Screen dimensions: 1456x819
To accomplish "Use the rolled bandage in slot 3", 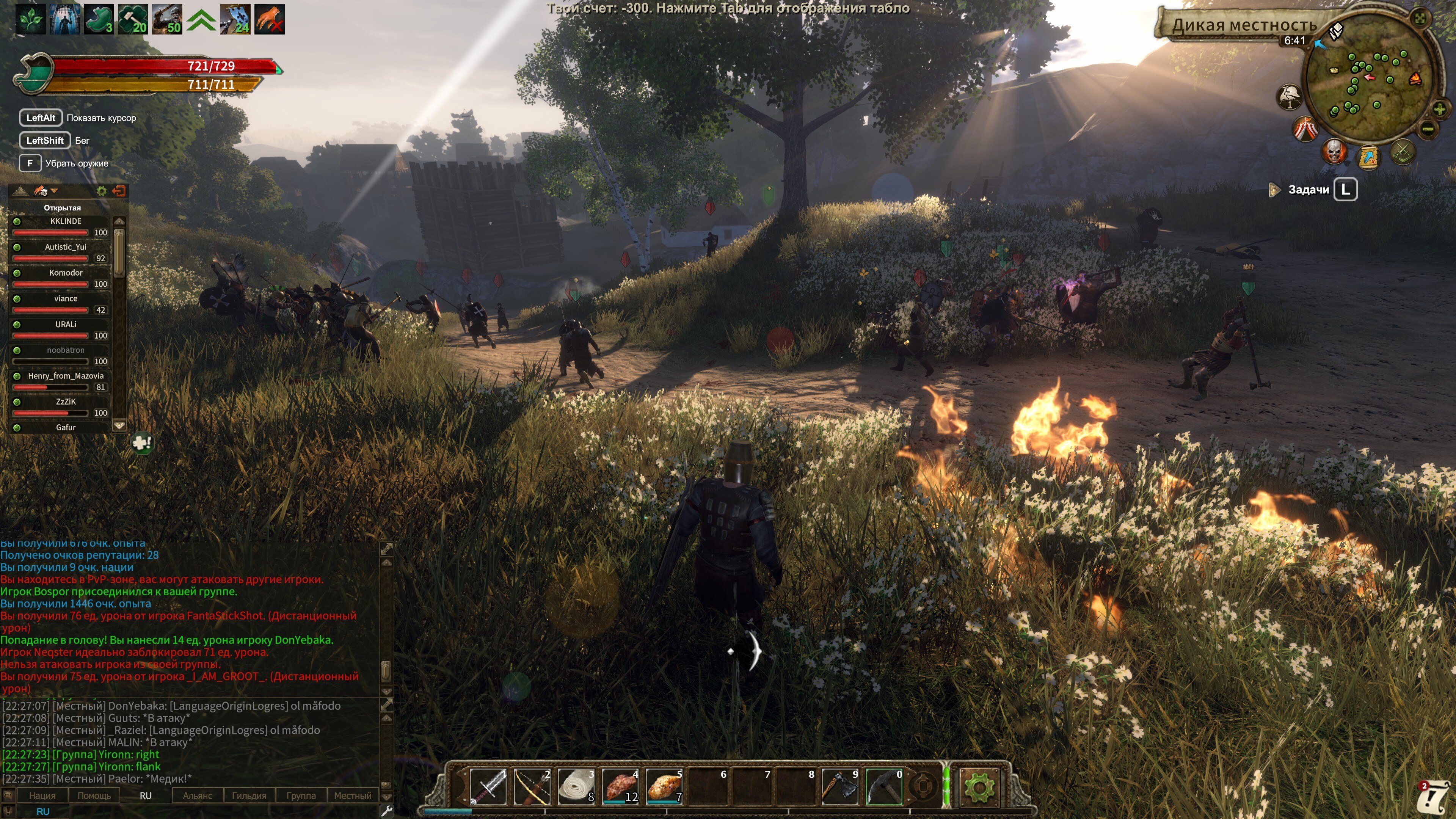I will (576, 786).
